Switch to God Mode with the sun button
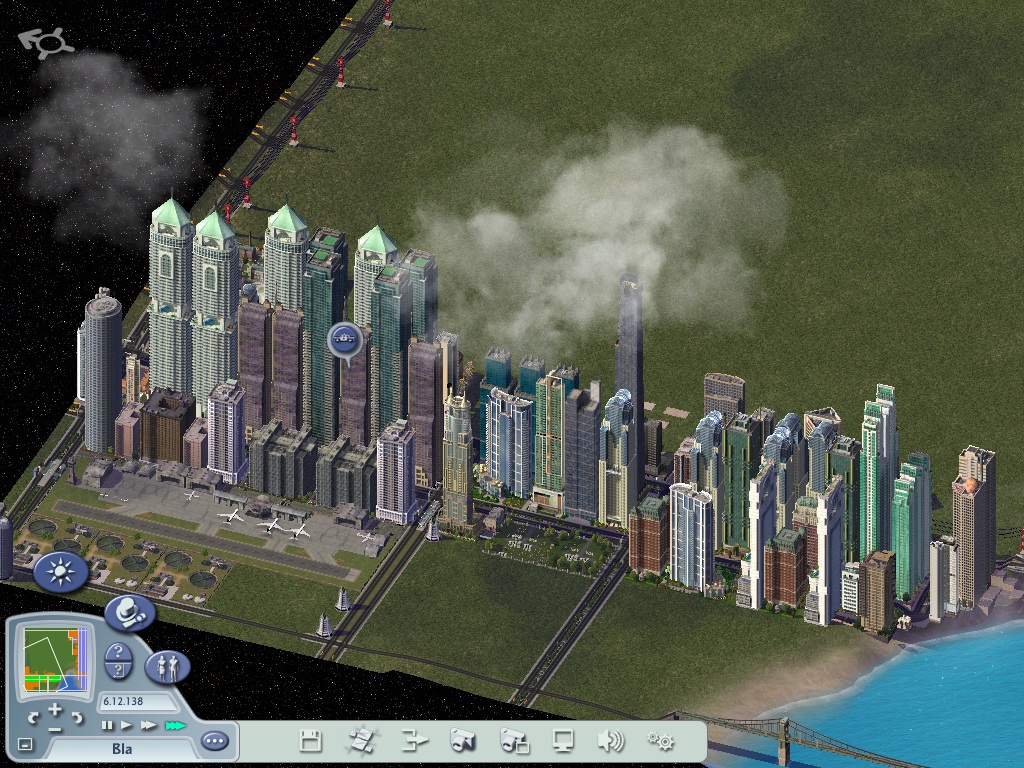This screenshot has height=768, width=1024. point(60,573)
